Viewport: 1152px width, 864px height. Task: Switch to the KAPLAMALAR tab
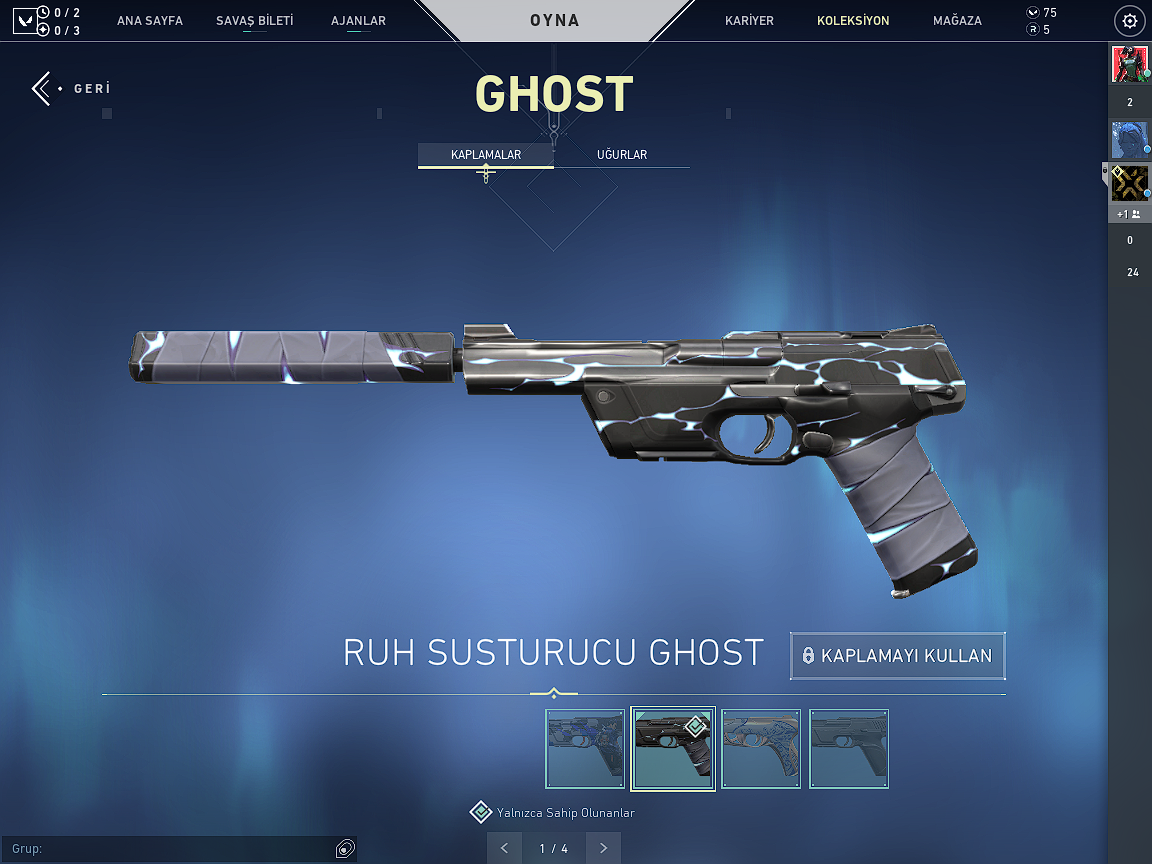coord(486,155)
